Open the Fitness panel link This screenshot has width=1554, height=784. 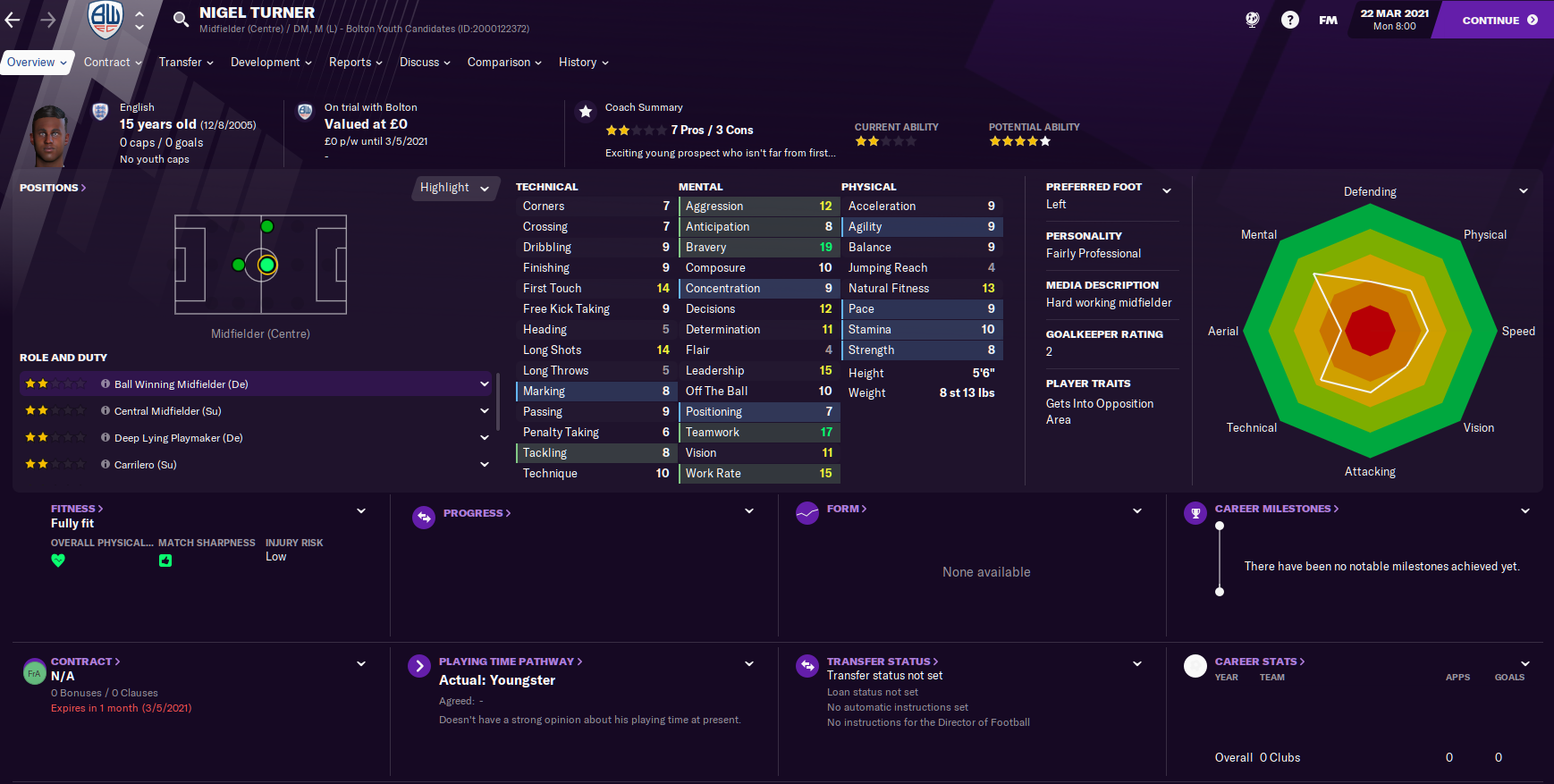click(77, 509)
